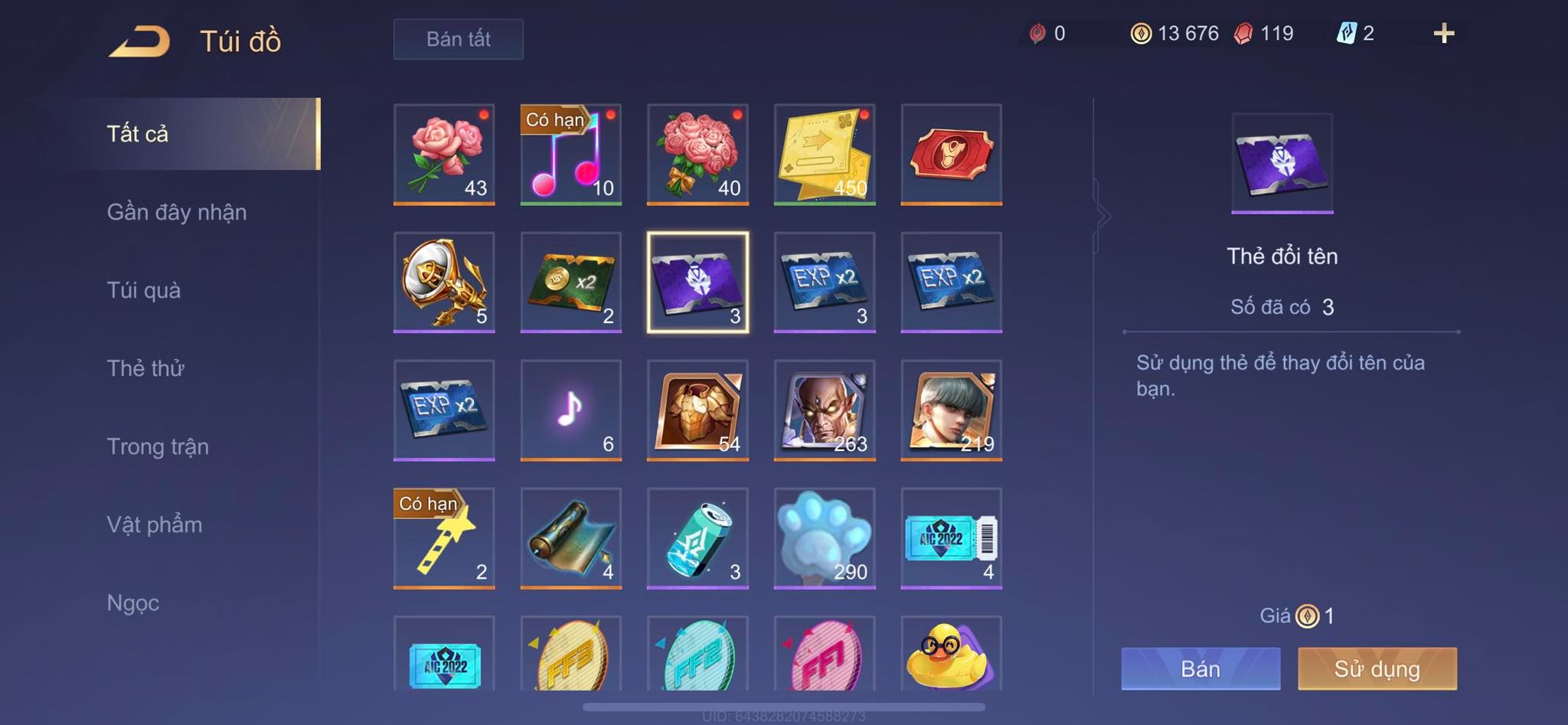Select the red ticket item slot

(951, 154)
